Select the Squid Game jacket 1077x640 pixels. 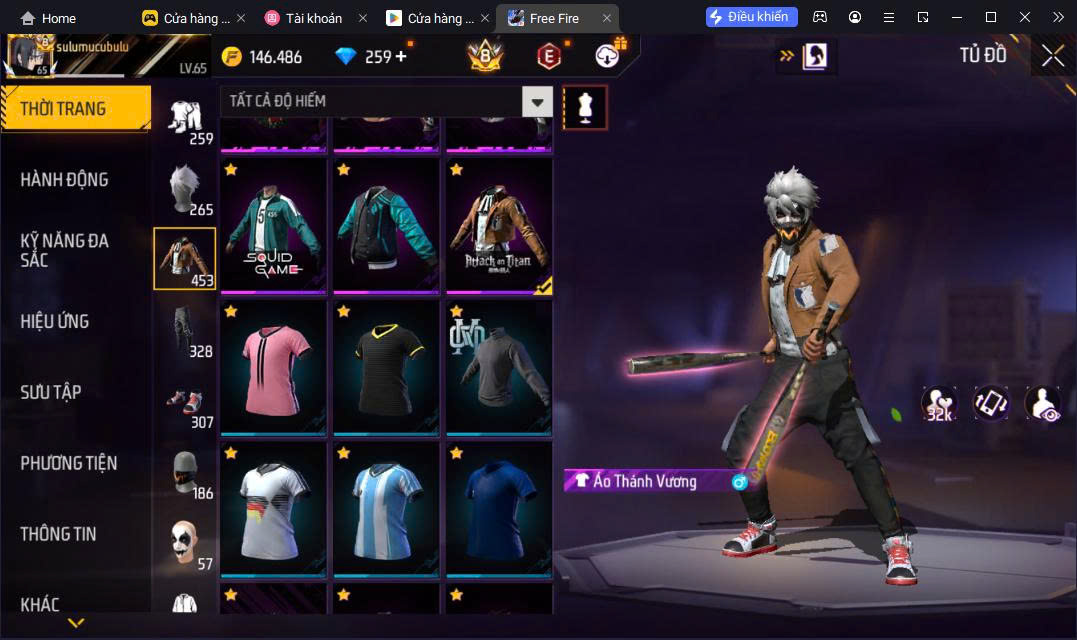click(274, 227)
